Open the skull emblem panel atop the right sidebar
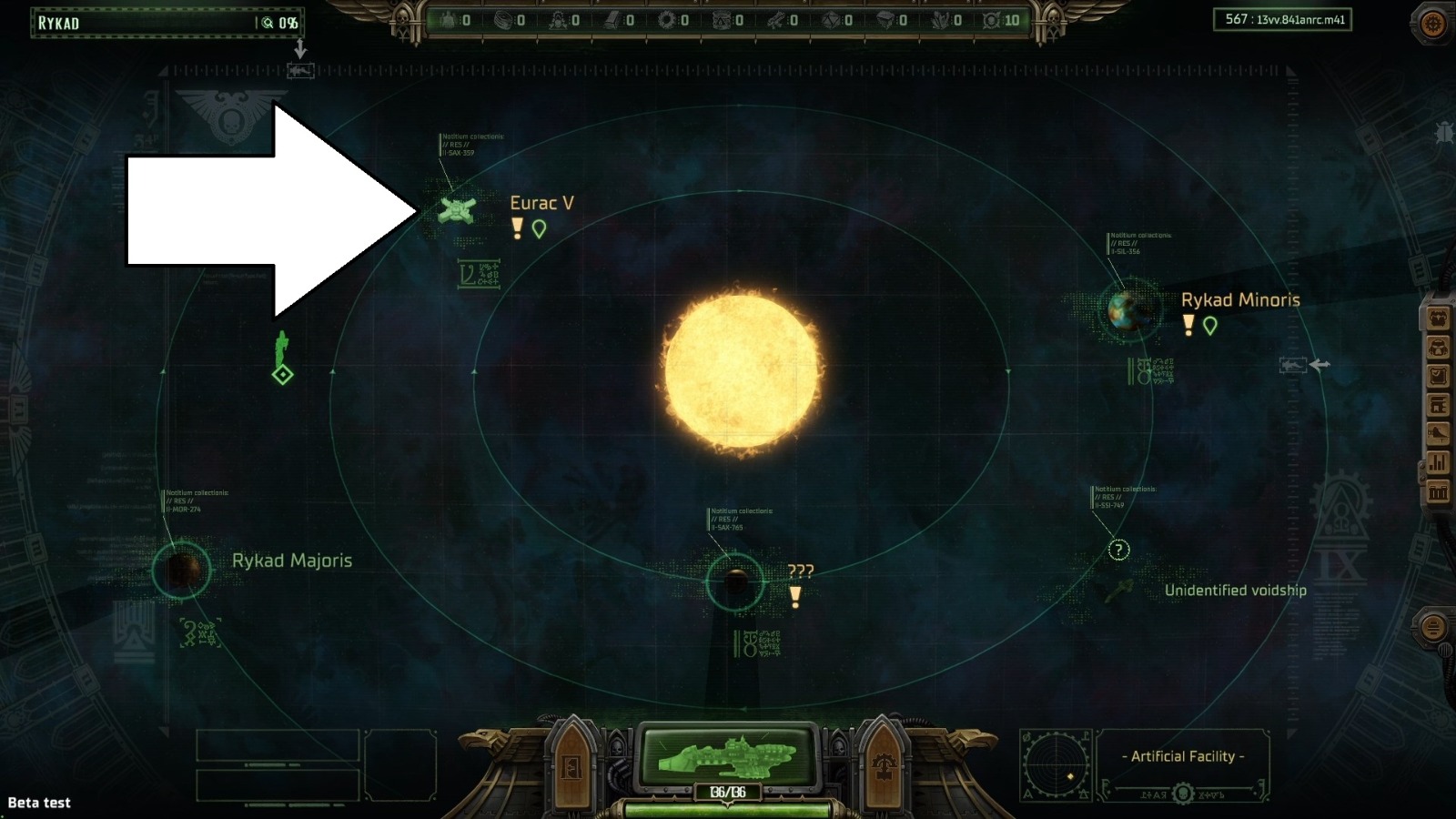Screen dimensions: 1456x819 pos(1438,316)
